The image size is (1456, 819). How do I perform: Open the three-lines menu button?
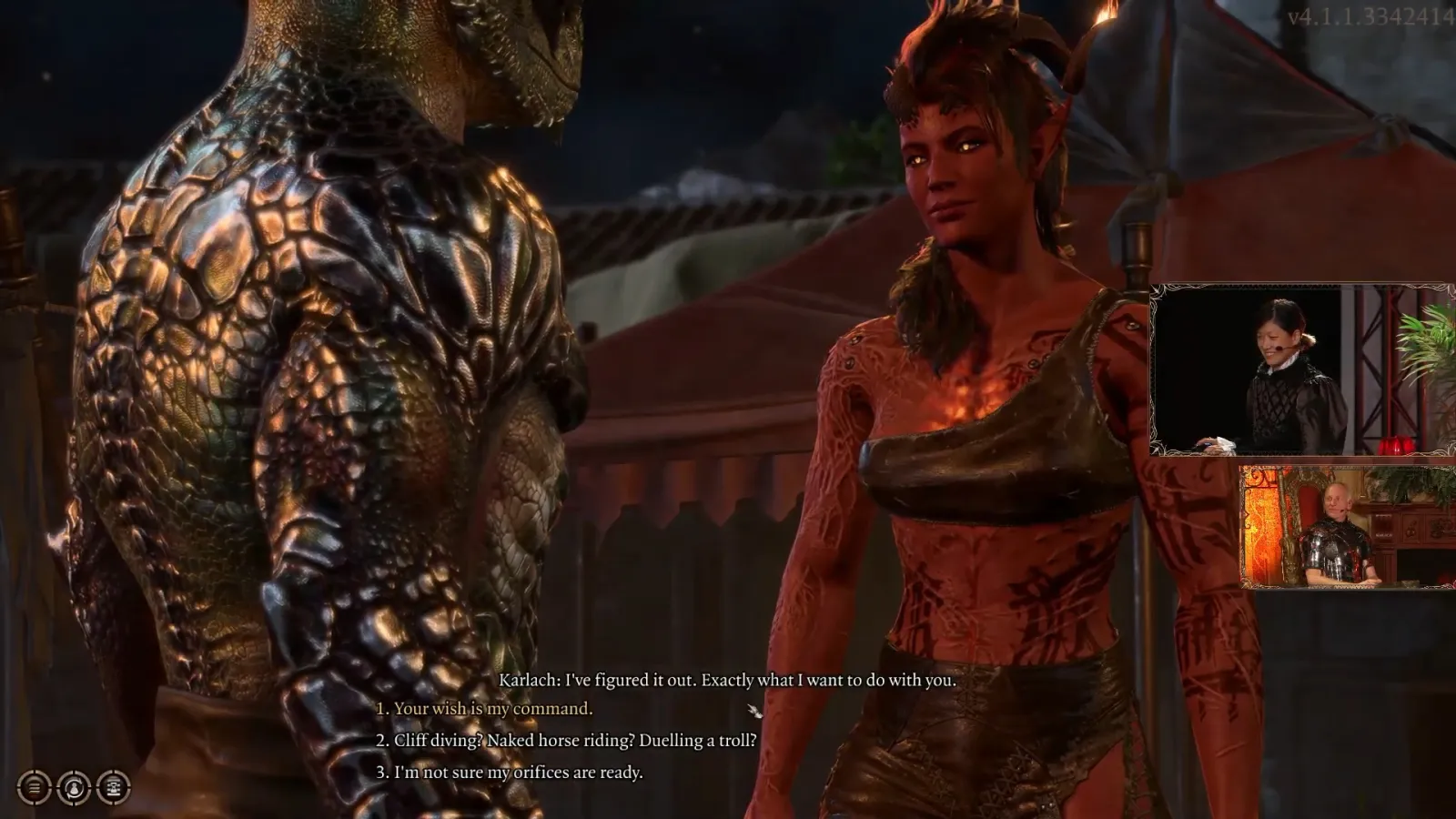pyautogui.click(x=34, y=787)
